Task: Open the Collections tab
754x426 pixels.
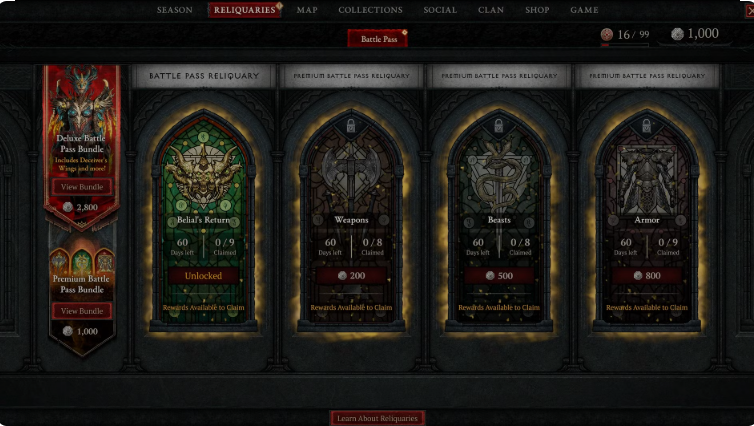Action: (x=370, y=10)
